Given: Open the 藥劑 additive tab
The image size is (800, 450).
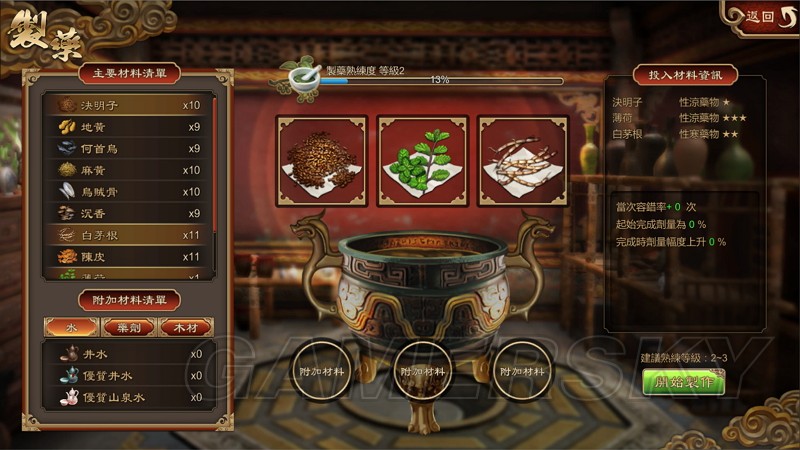Looking at the screenshot, I should pyautogui.click(x=127, y=327).
